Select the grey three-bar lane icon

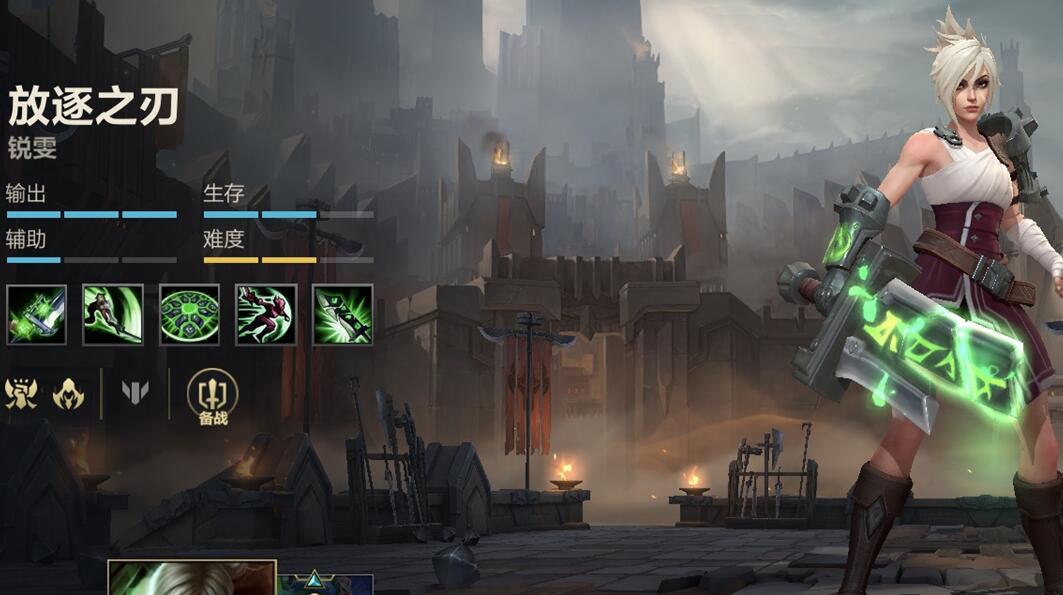[135, 393]
